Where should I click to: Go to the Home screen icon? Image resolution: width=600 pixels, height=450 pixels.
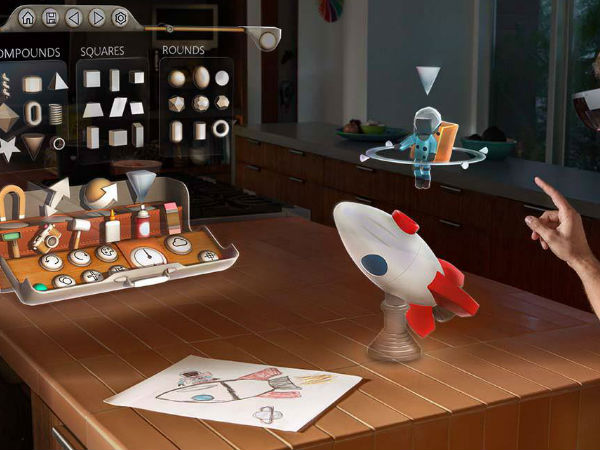pos(27,17)
